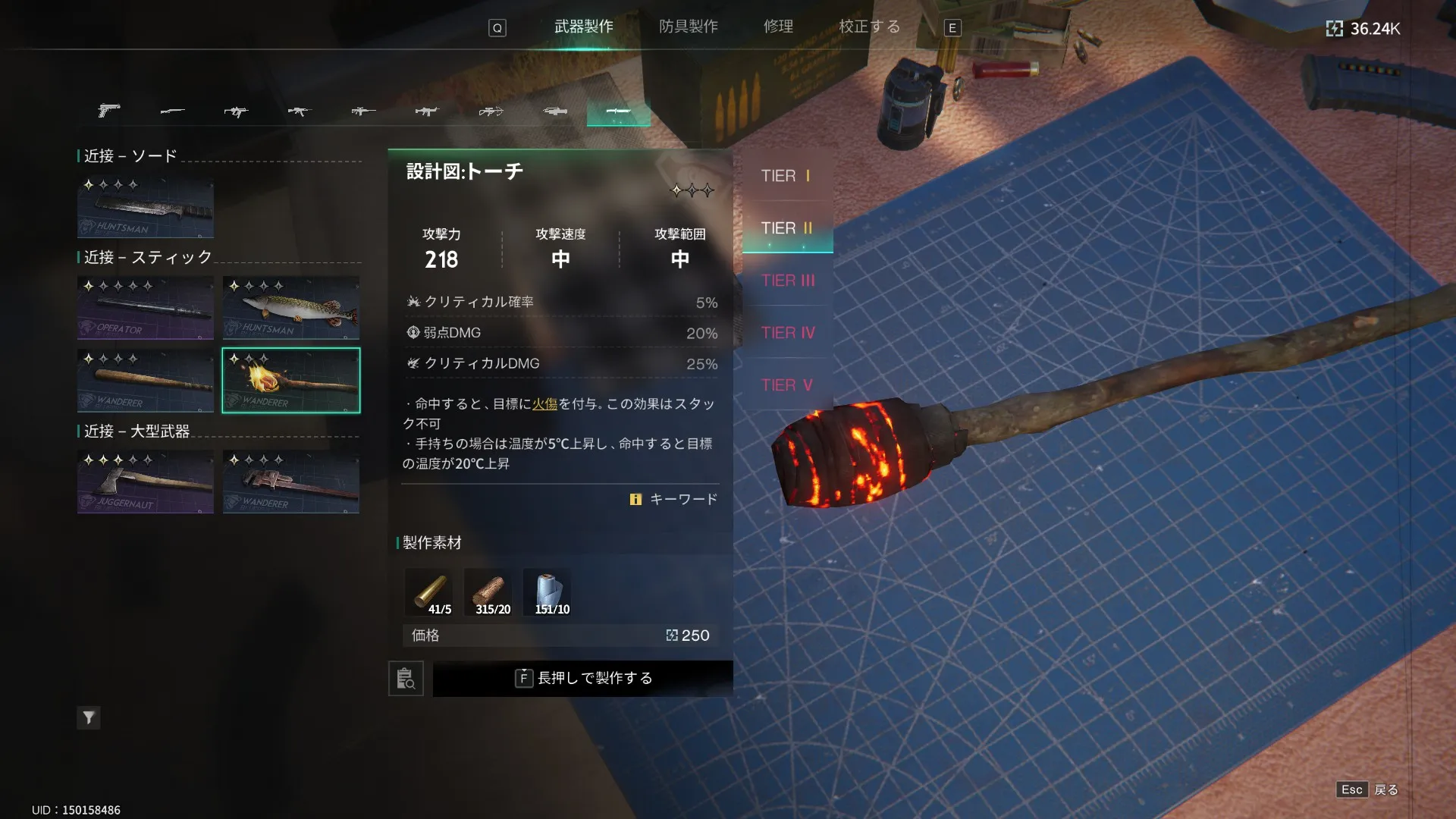Open the material lookup clipboard icon
Screen dimensions: 1456x819
[x=406, y=678]
